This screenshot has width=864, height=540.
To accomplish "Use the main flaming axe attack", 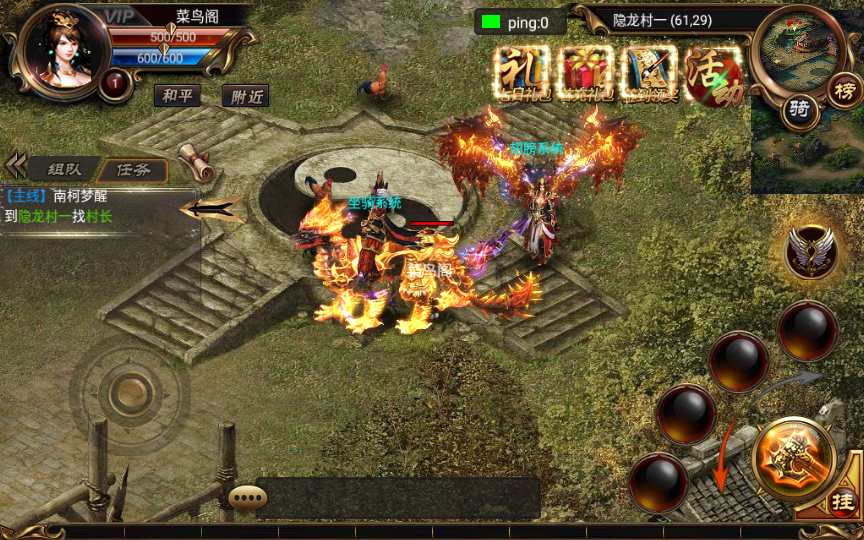I will tap(794, 459).
